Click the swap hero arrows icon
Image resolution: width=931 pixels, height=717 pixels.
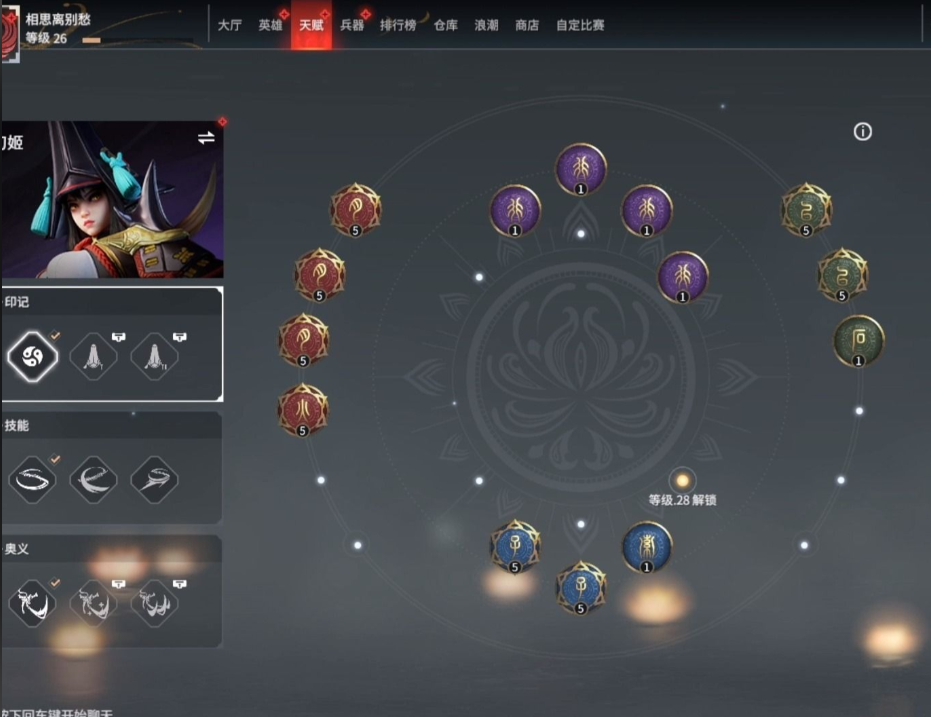pos(206,138)
